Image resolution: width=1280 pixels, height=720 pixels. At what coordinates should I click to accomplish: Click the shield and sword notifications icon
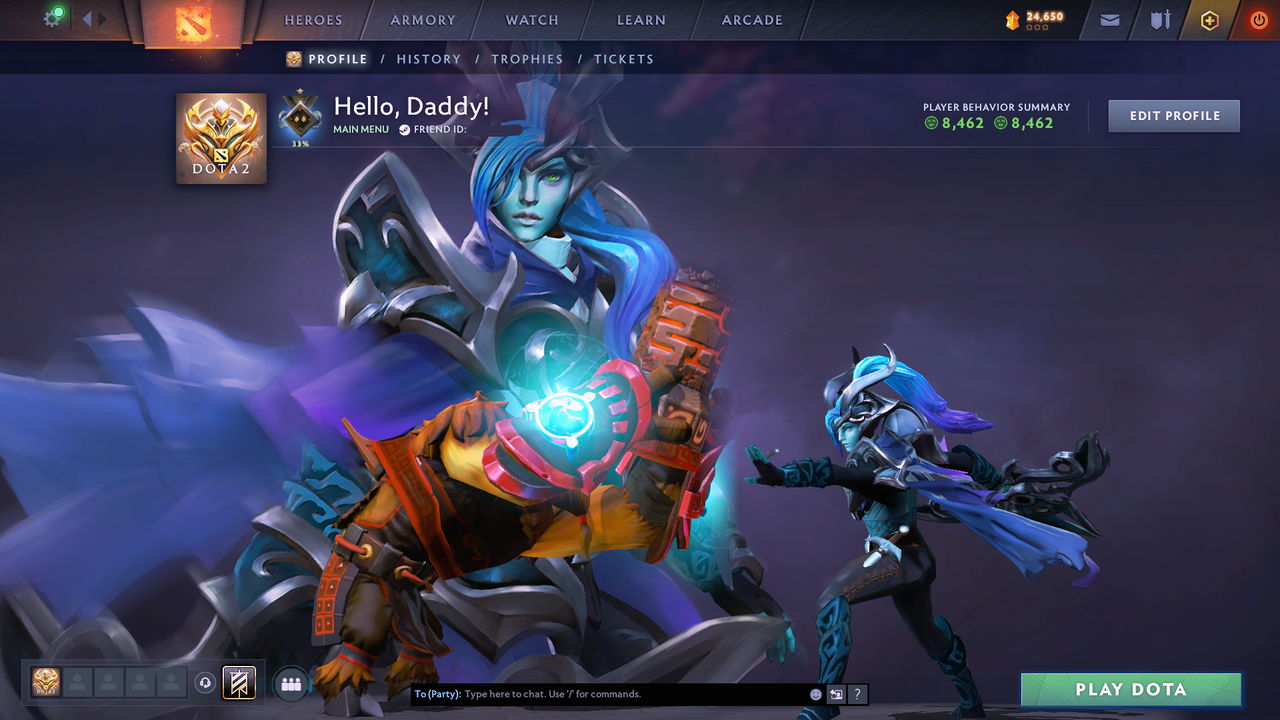1158,19
